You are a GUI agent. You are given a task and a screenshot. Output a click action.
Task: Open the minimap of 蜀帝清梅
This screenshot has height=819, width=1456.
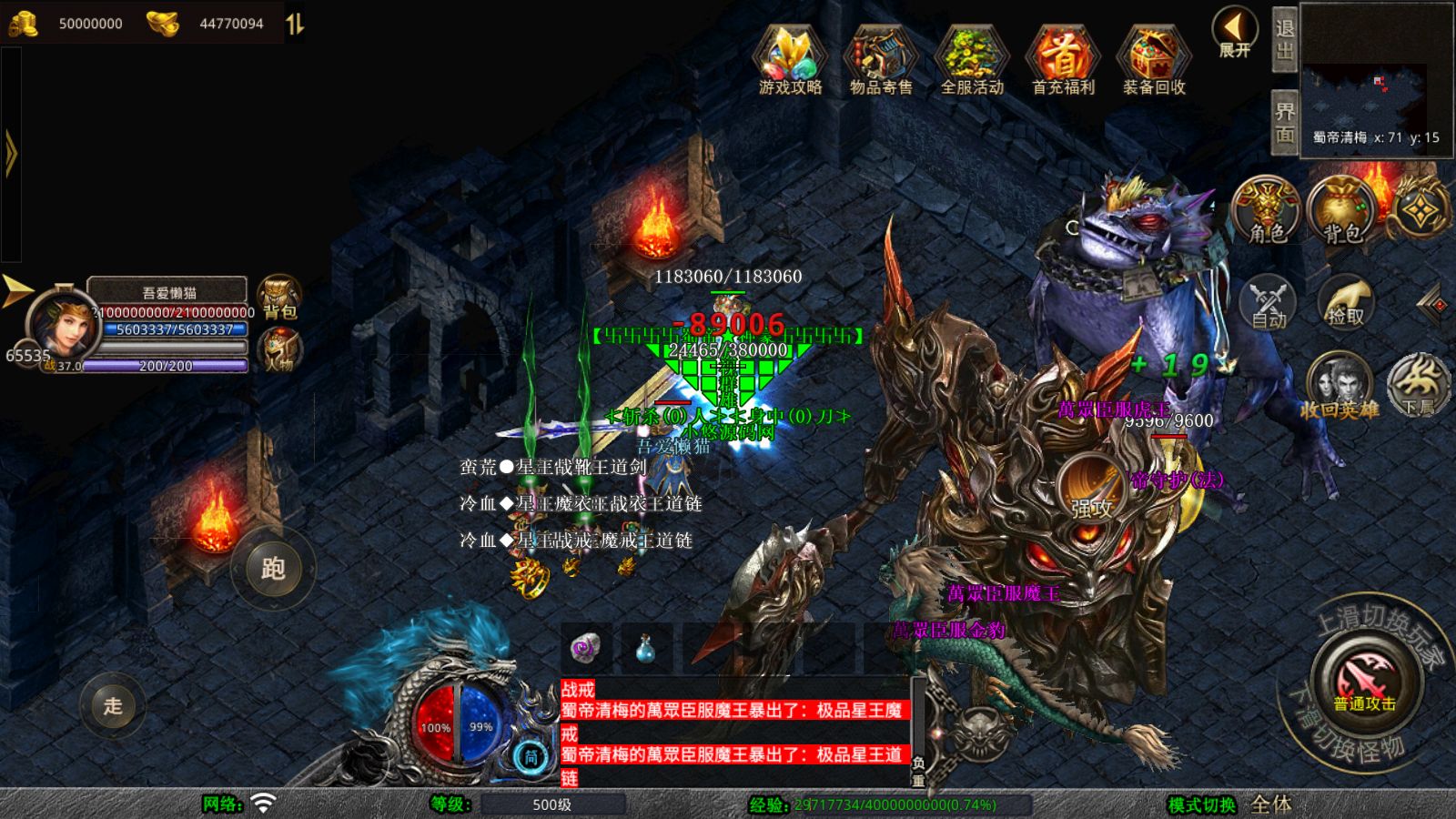click(x=1376, y=80)
